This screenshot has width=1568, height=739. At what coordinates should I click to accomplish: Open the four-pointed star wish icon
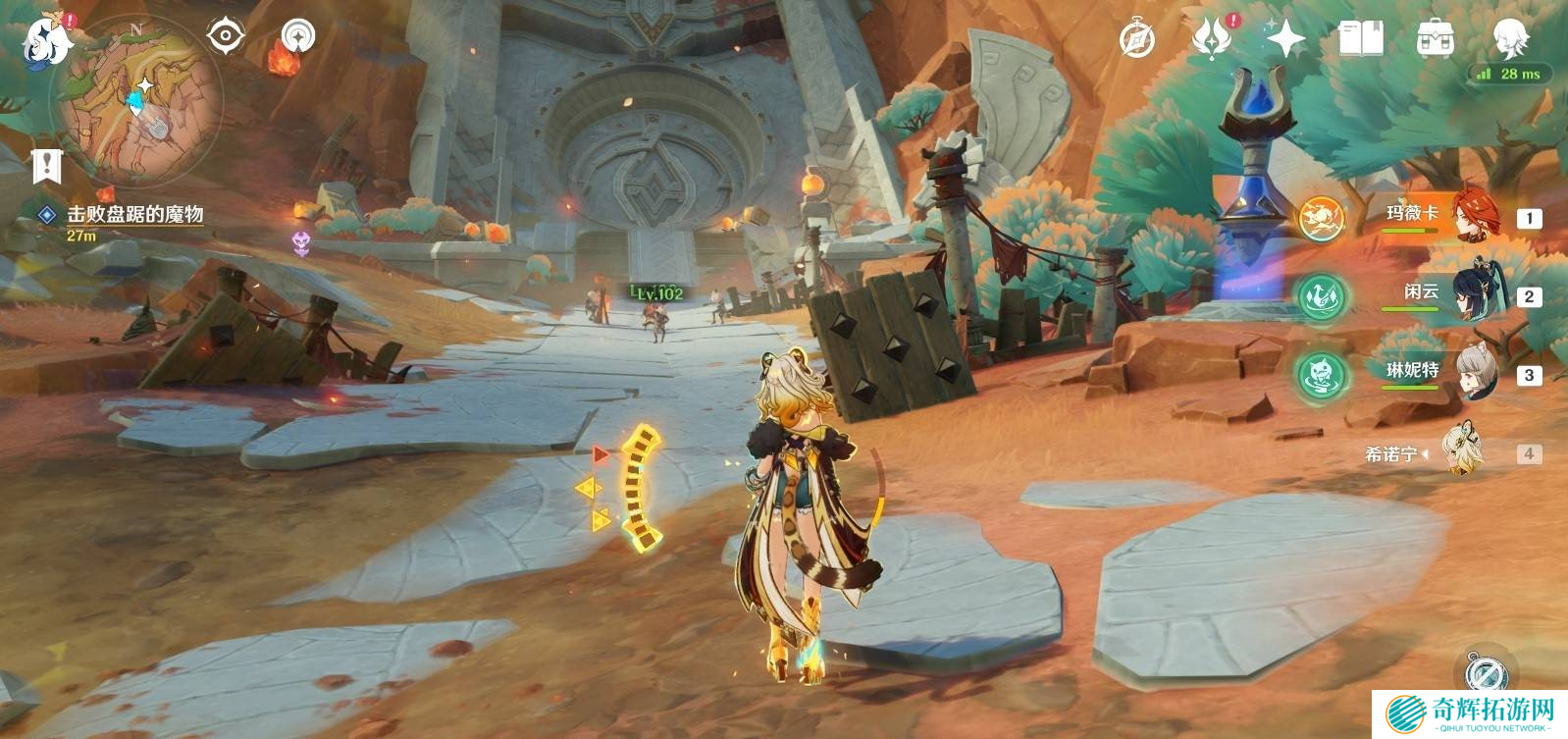click(x=1285, y=40)
